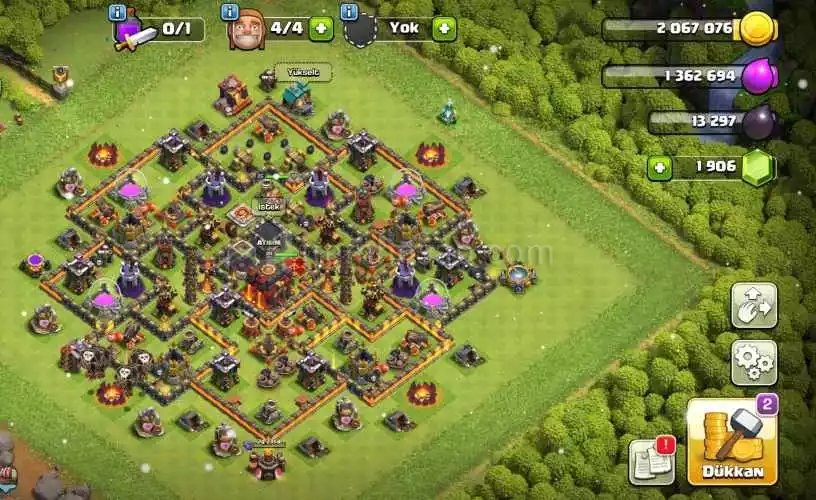
Task: Tap the green plus next to gems
Action: (x=658, y=168)
